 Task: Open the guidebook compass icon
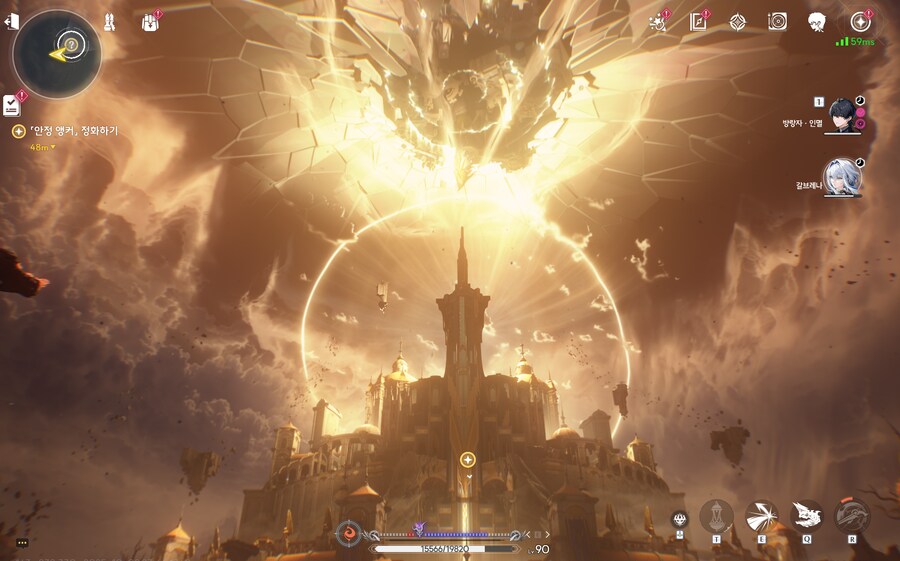pos(699,21)
